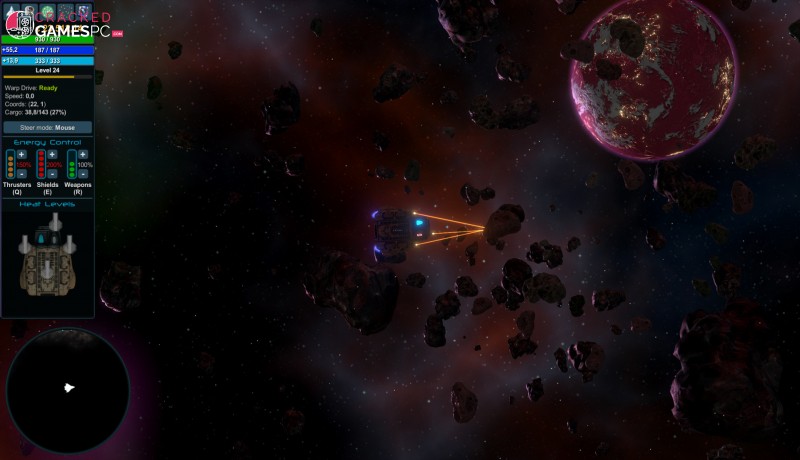
Task: Toggle the Steer mode: Mouse button
Action: click(48, 128)
